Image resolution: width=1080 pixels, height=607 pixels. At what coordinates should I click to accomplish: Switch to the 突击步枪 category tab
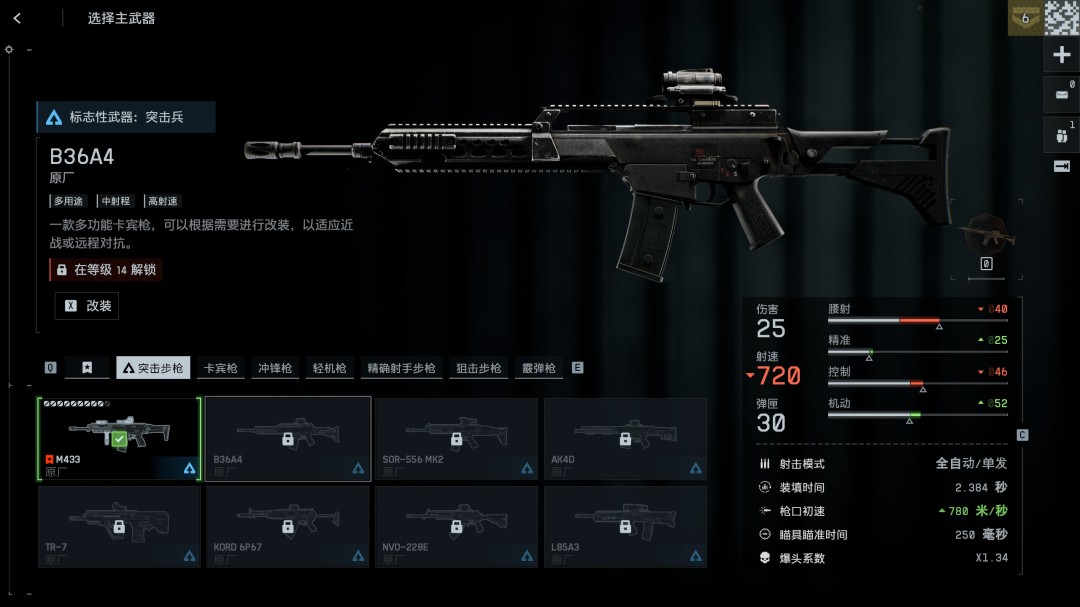click(153, 368)
